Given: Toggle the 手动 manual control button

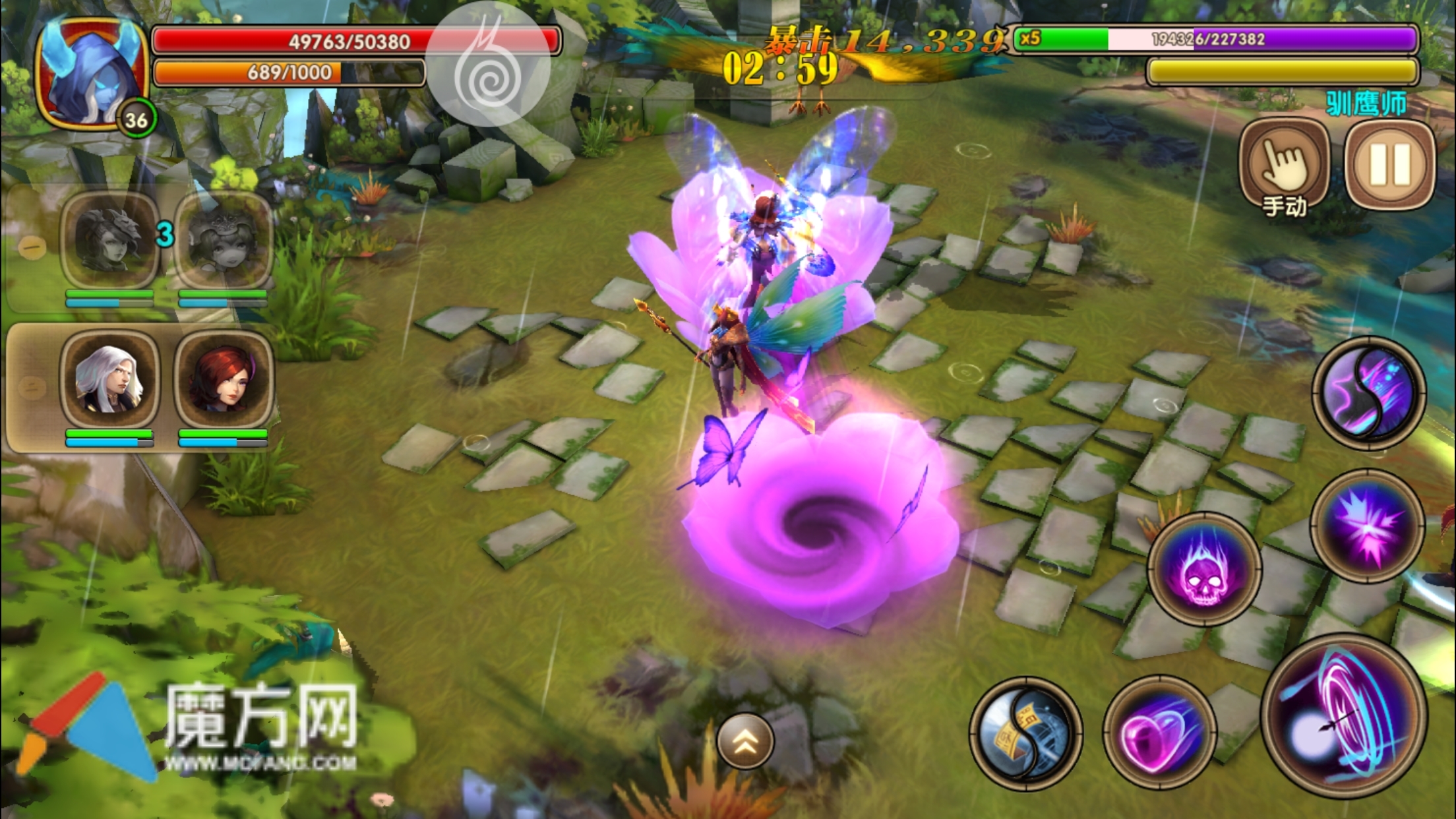Looking at the screenshot, I should (x=1283, y=165).
